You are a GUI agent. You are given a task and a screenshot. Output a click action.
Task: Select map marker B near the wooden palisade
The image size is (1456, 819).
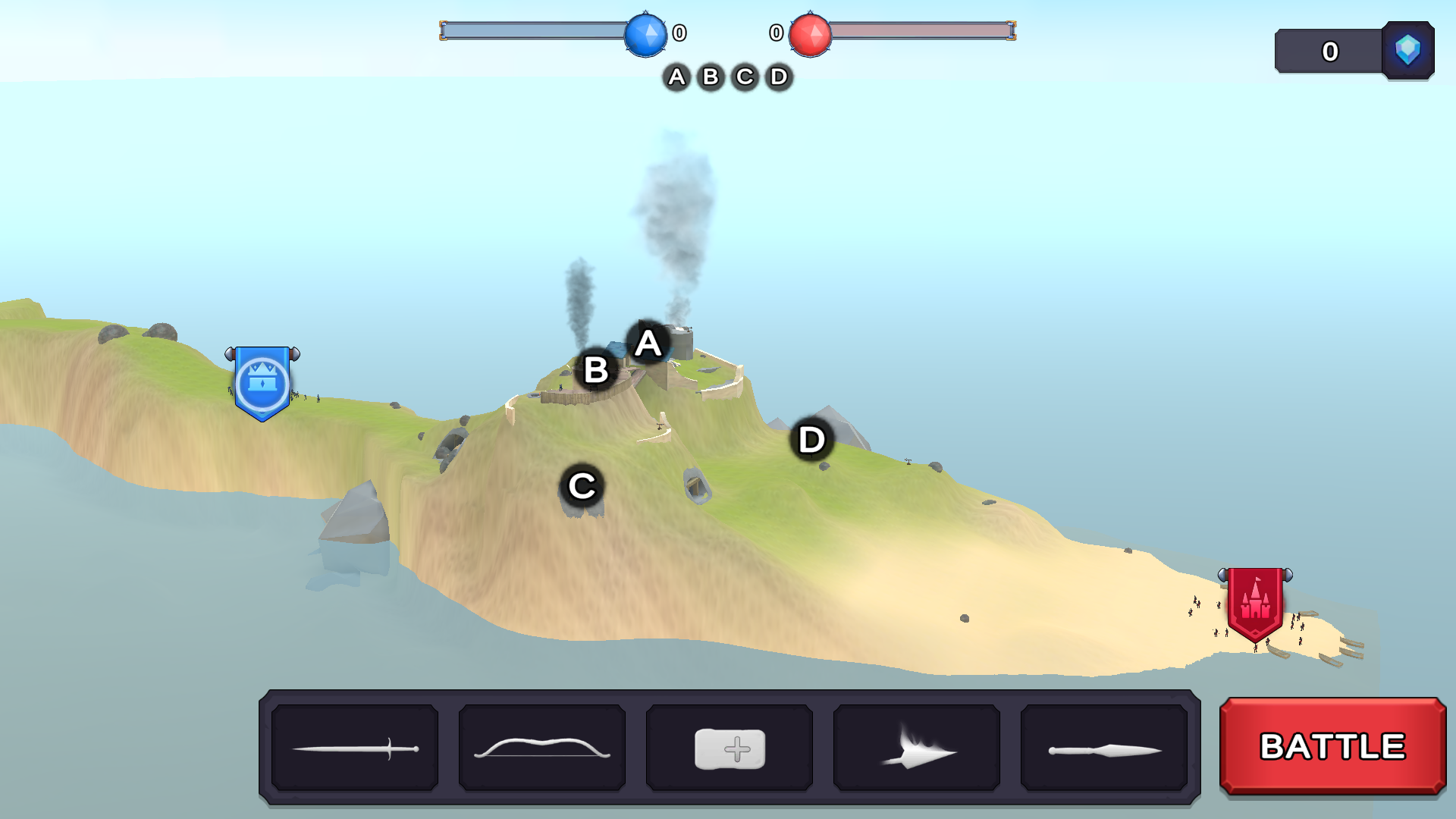[x=596, y=371]
